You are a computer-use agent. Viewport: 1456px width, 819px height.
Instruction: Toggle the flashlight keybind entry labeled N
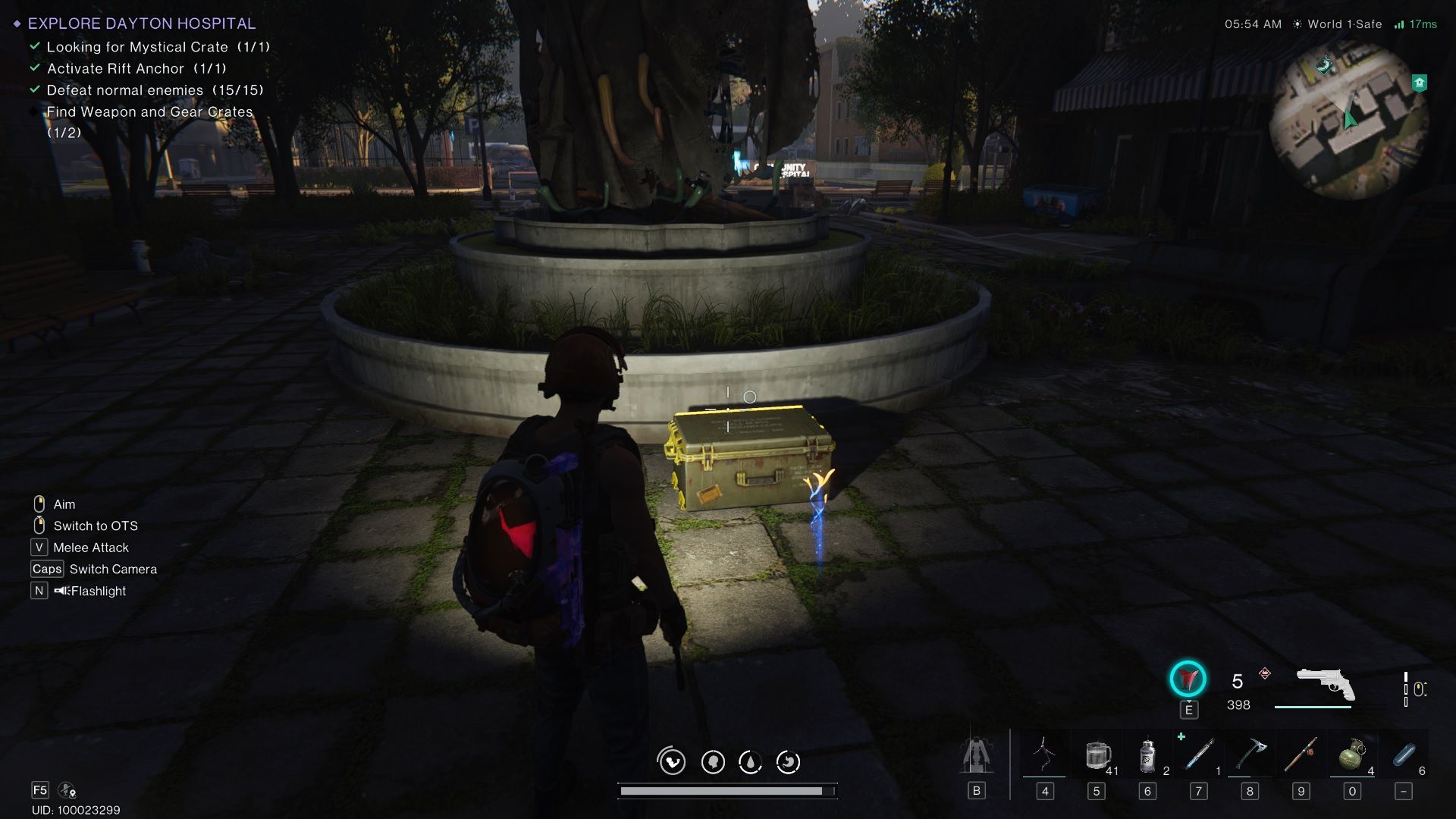[38, 590]
